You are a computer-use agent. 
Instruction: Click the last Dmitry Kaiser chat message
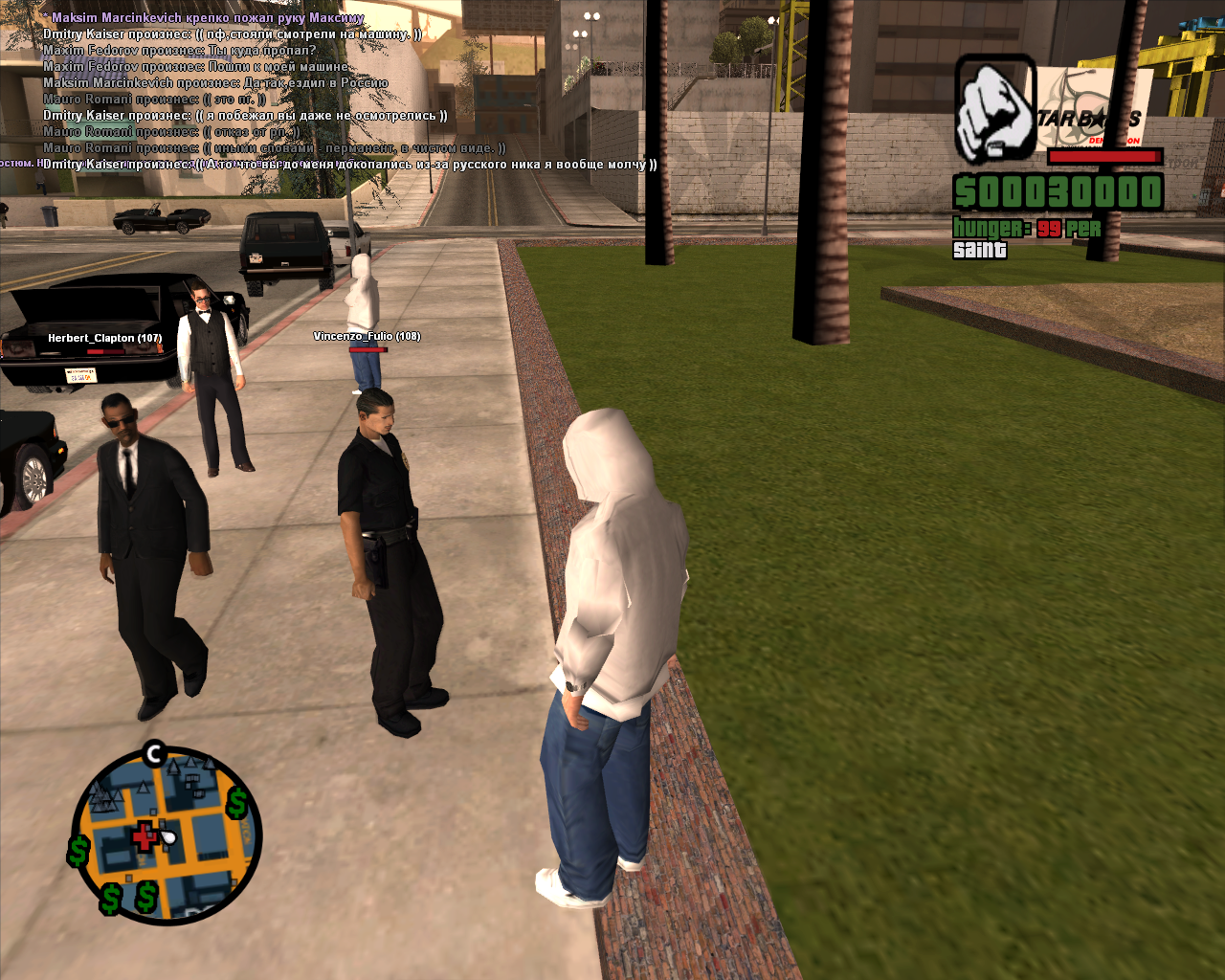(x=349, y=165)
